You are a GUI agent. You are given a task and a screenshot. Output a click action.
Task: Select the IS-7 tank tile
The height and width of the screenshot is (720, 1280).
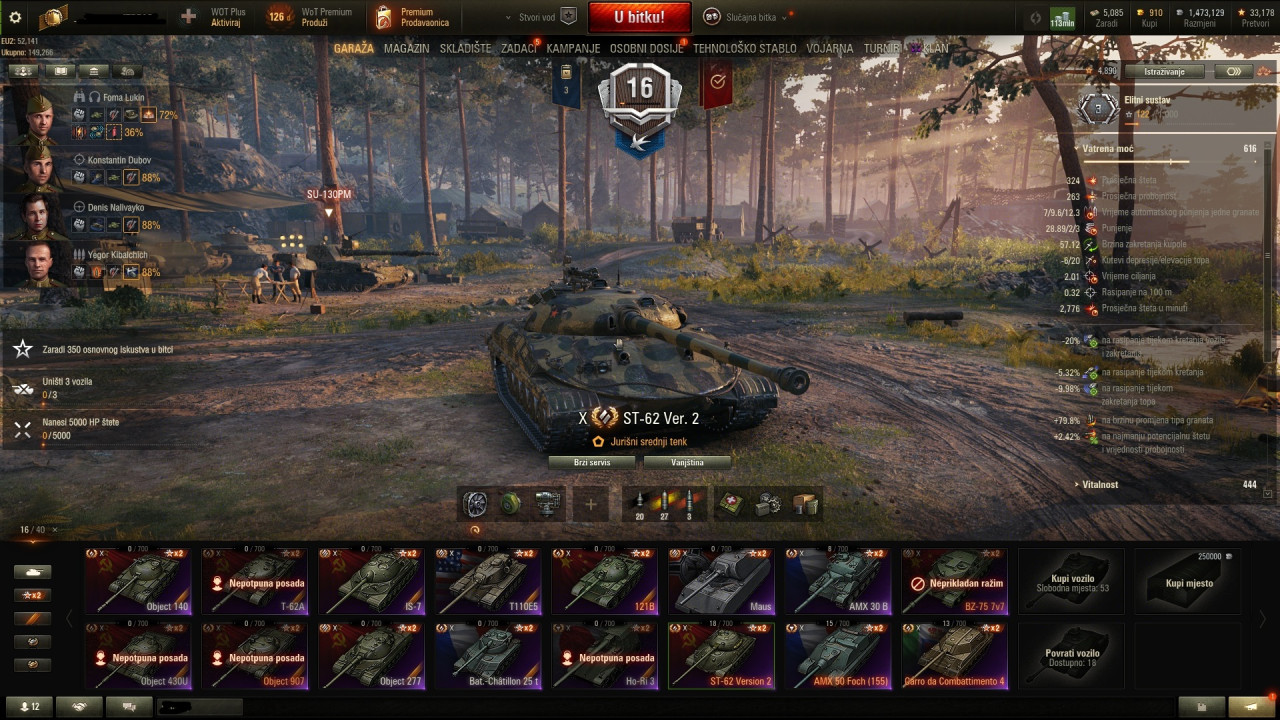point(371,581)
